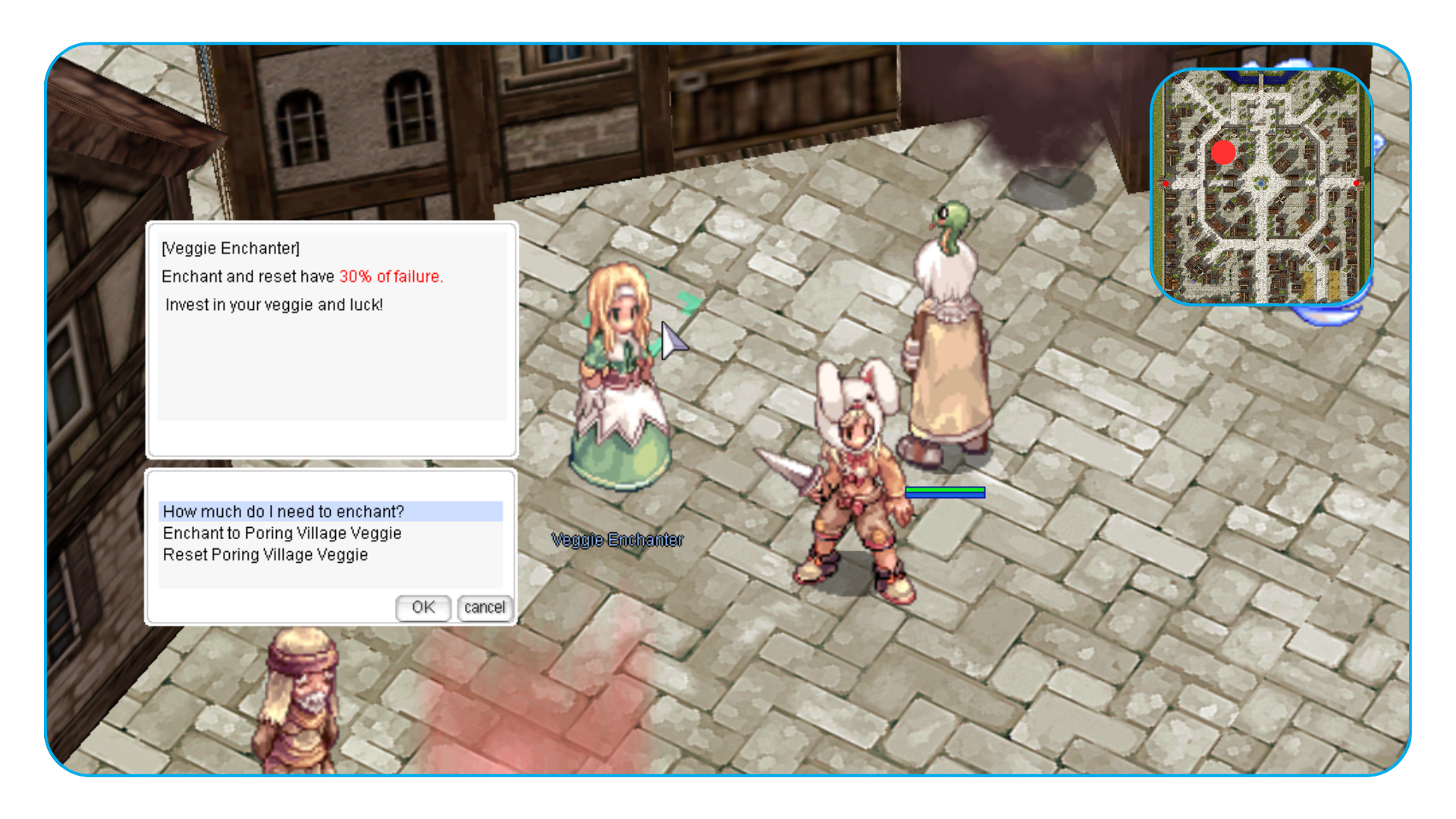Select "How much do I need to enchant?"
The width and height of the screenshot is (1456, 819).
[x=284, y=512]
